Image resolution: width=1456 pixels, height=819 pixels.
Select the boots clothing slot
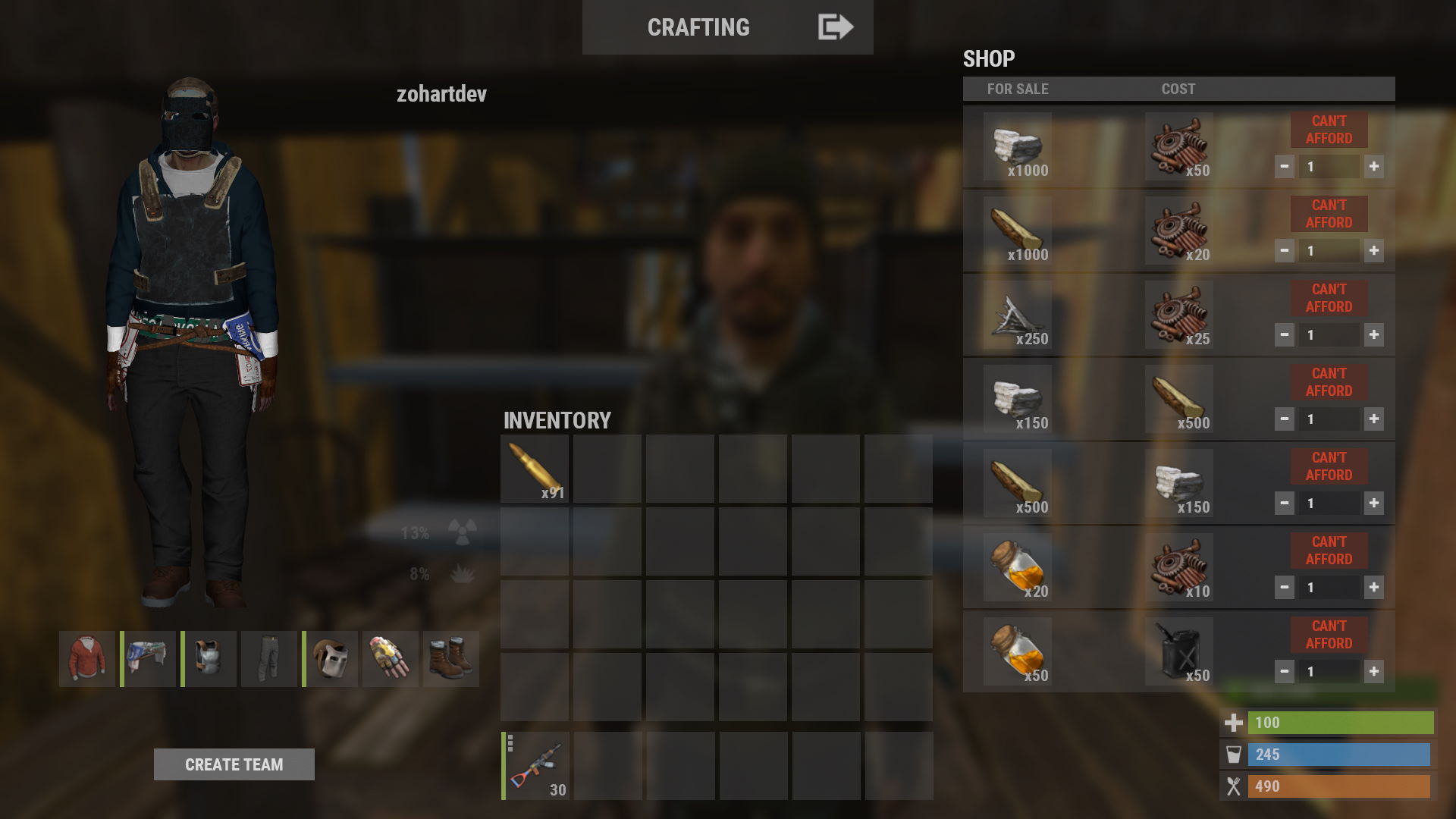click(x=451, y=659)
